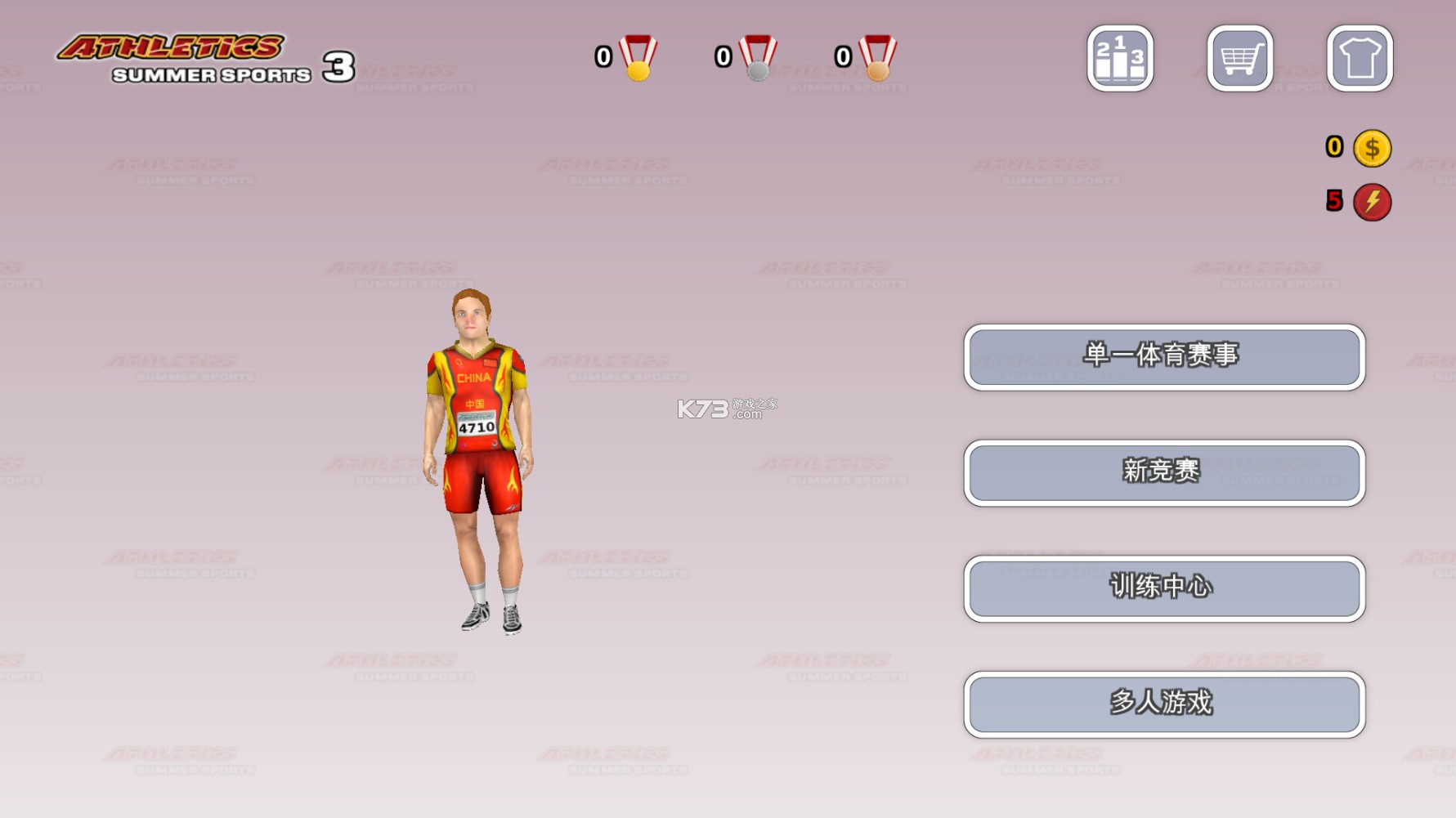Tap the gold dollar coin icon
Image resolution: width=1456 pixels, height=818 pixels.
click(x=1372, y=149)
